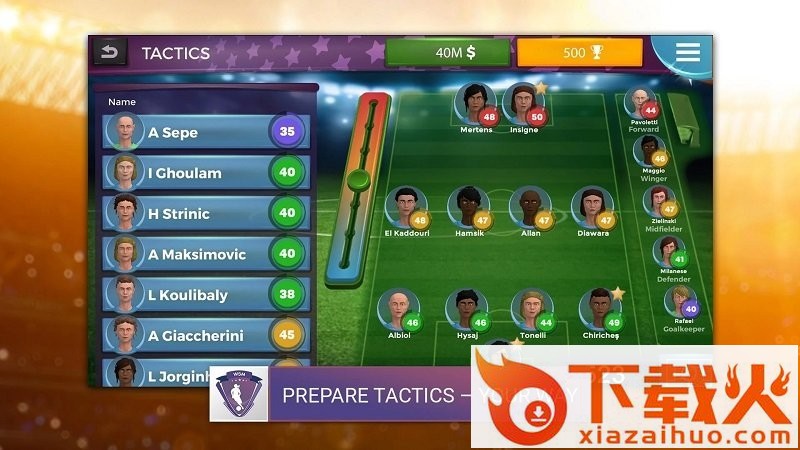The height and width of the screenshot is (450, 800).
Task: Select L Koulibaly's row
Action: pyautogui.click(x=205, y=295)
